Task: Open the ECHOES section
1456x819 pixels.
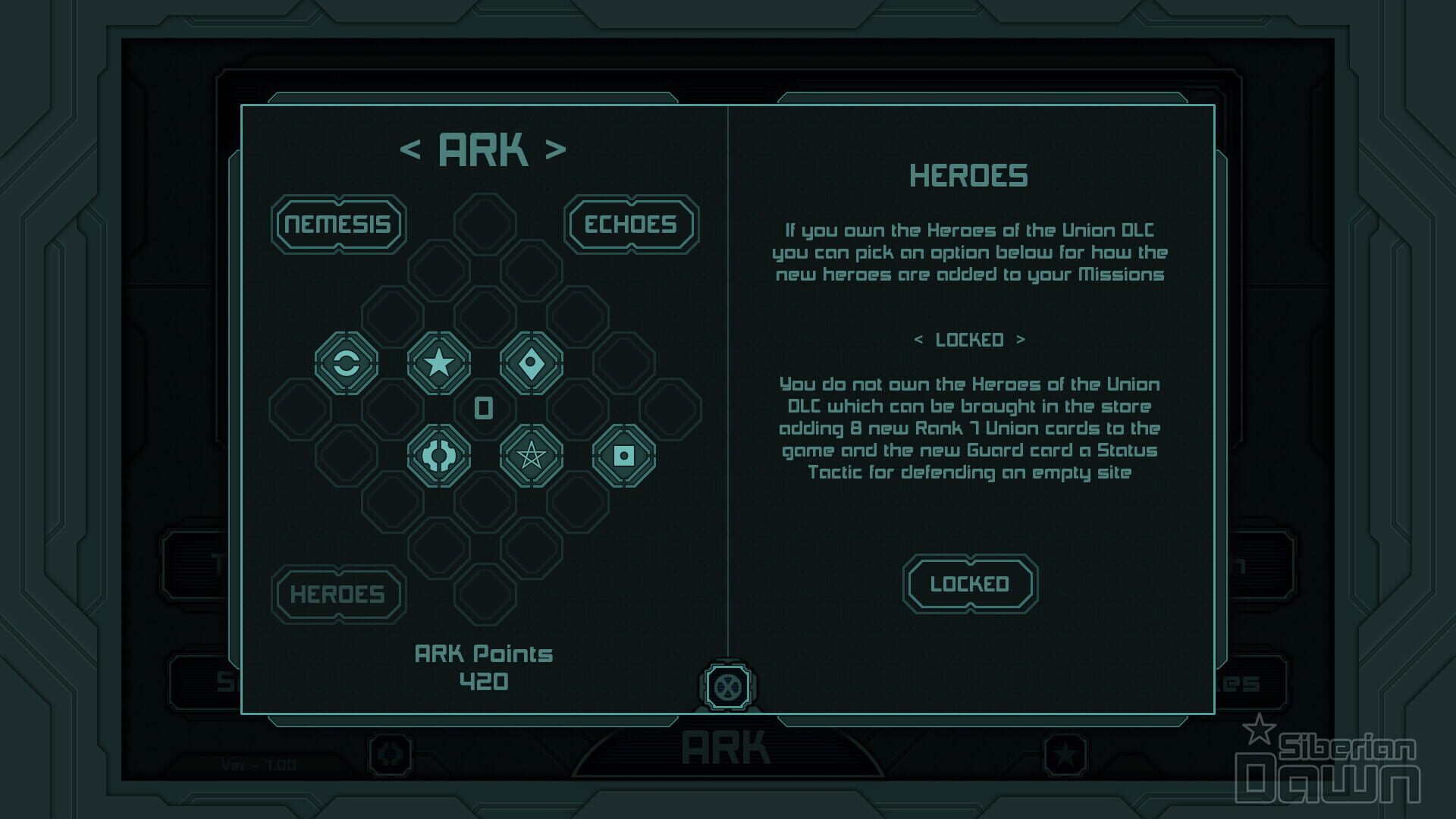Action: [x=630, y=224]
